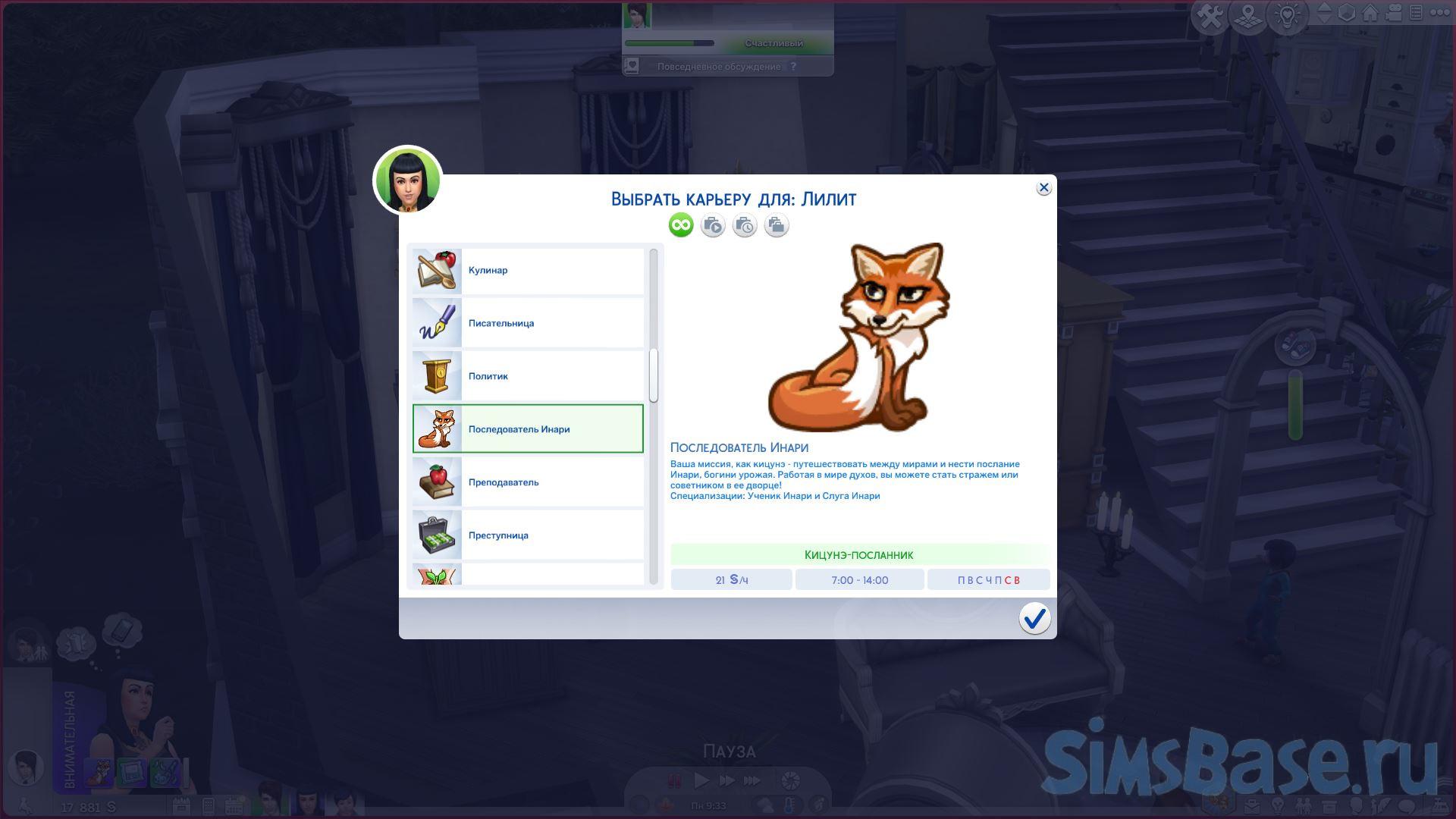Activate the green infinity all-careers filter
The width and height of the screenshot is (1456, 819).
681,225
